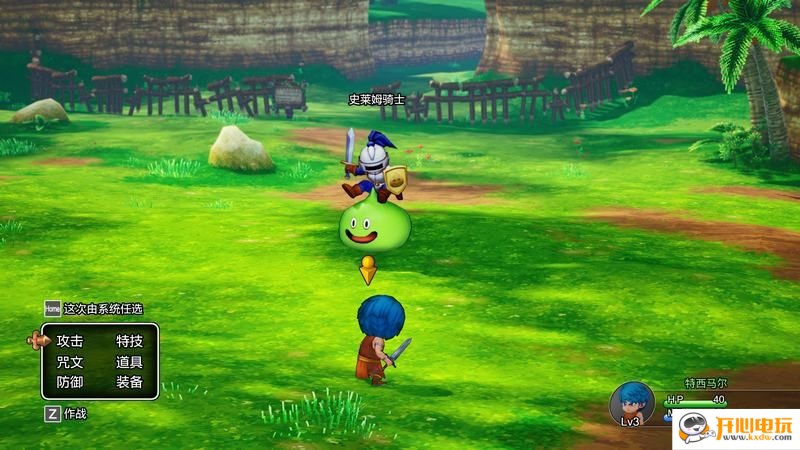The width and height of the screenshot is (800, 450).
Task: Click the 开心电玩 watermark logo
Action: (734, 428)
